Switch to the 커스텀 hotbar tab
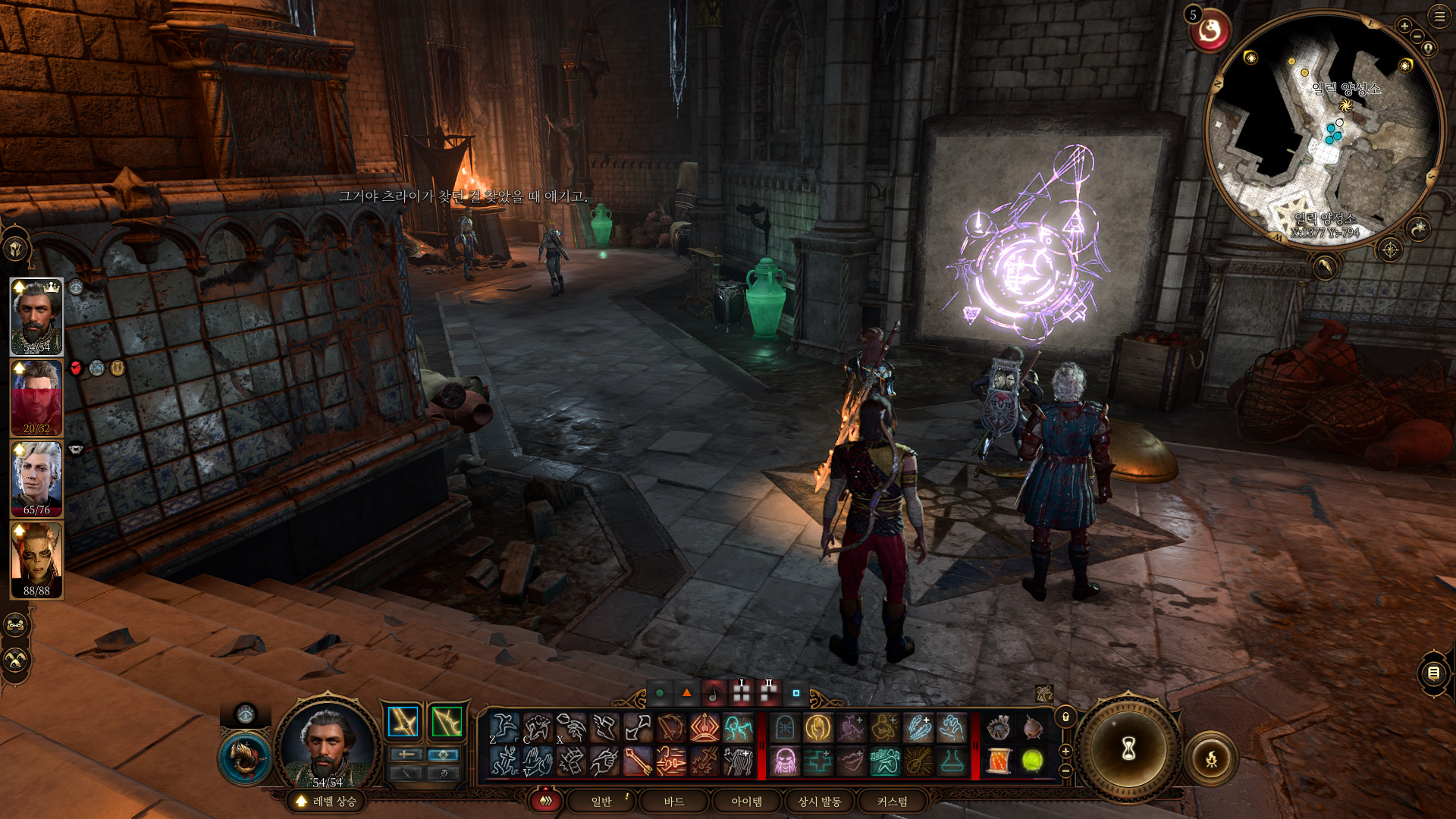Image resolution: width=1456 pixels, height=819 pixels. click(x=892, y=802)
